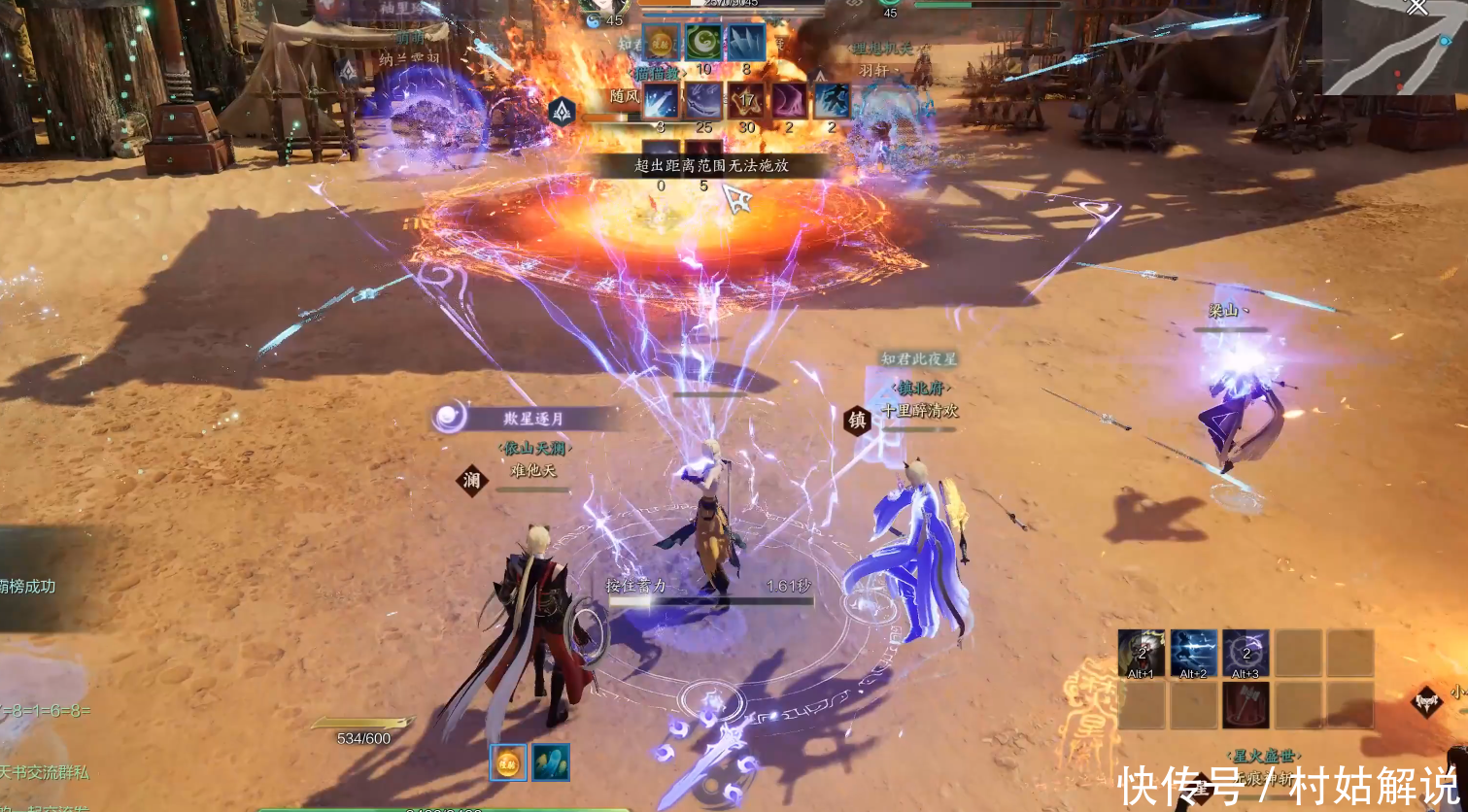Check the ice spikes status icon on target
This screenshot has height=812, width=1468.
[x=746, y=42]
